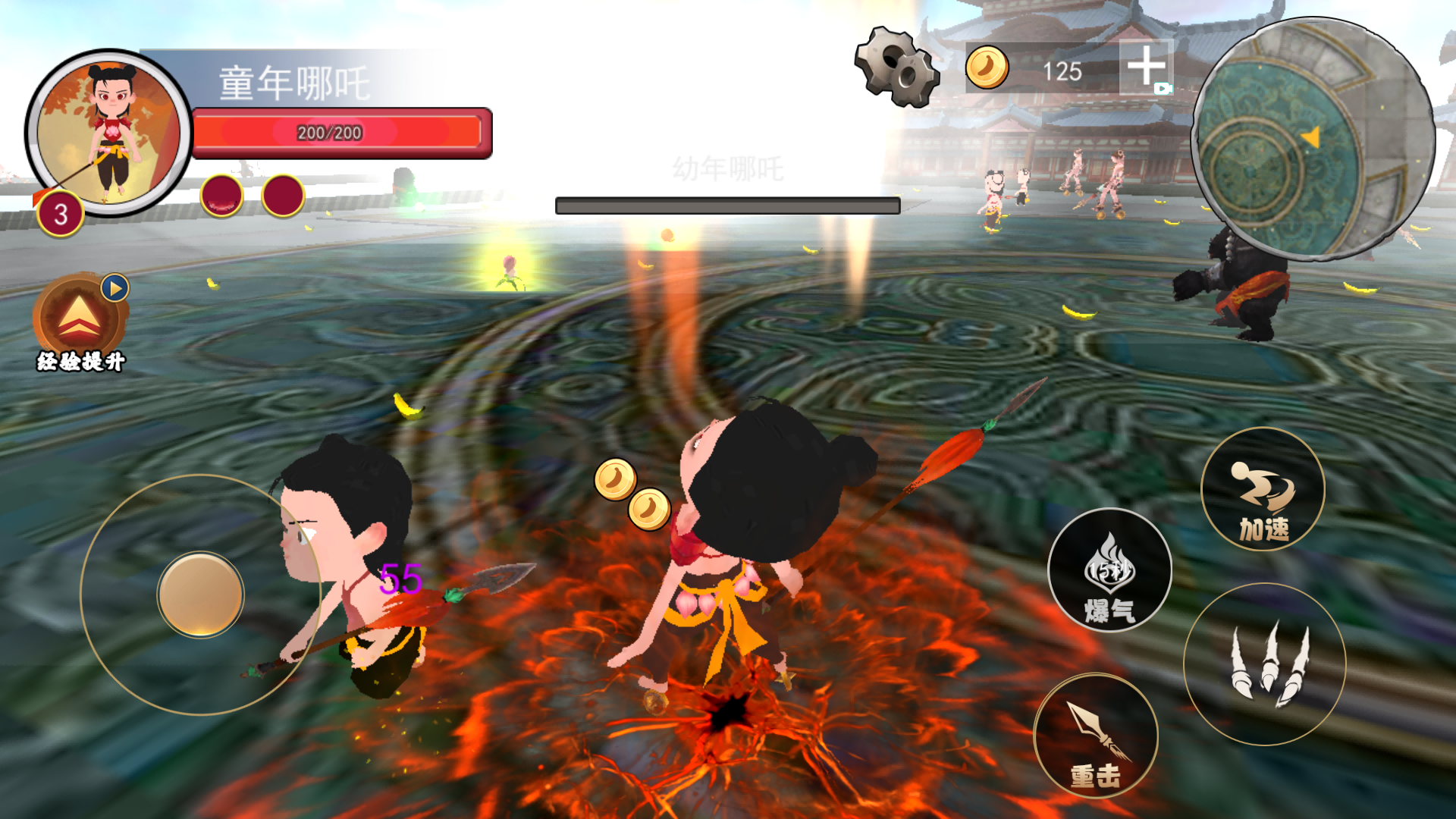Tap the virtual joystick knob
The width and height of the screenshot is (1456, 819).
pyautogui.click(x=201, y=595)
